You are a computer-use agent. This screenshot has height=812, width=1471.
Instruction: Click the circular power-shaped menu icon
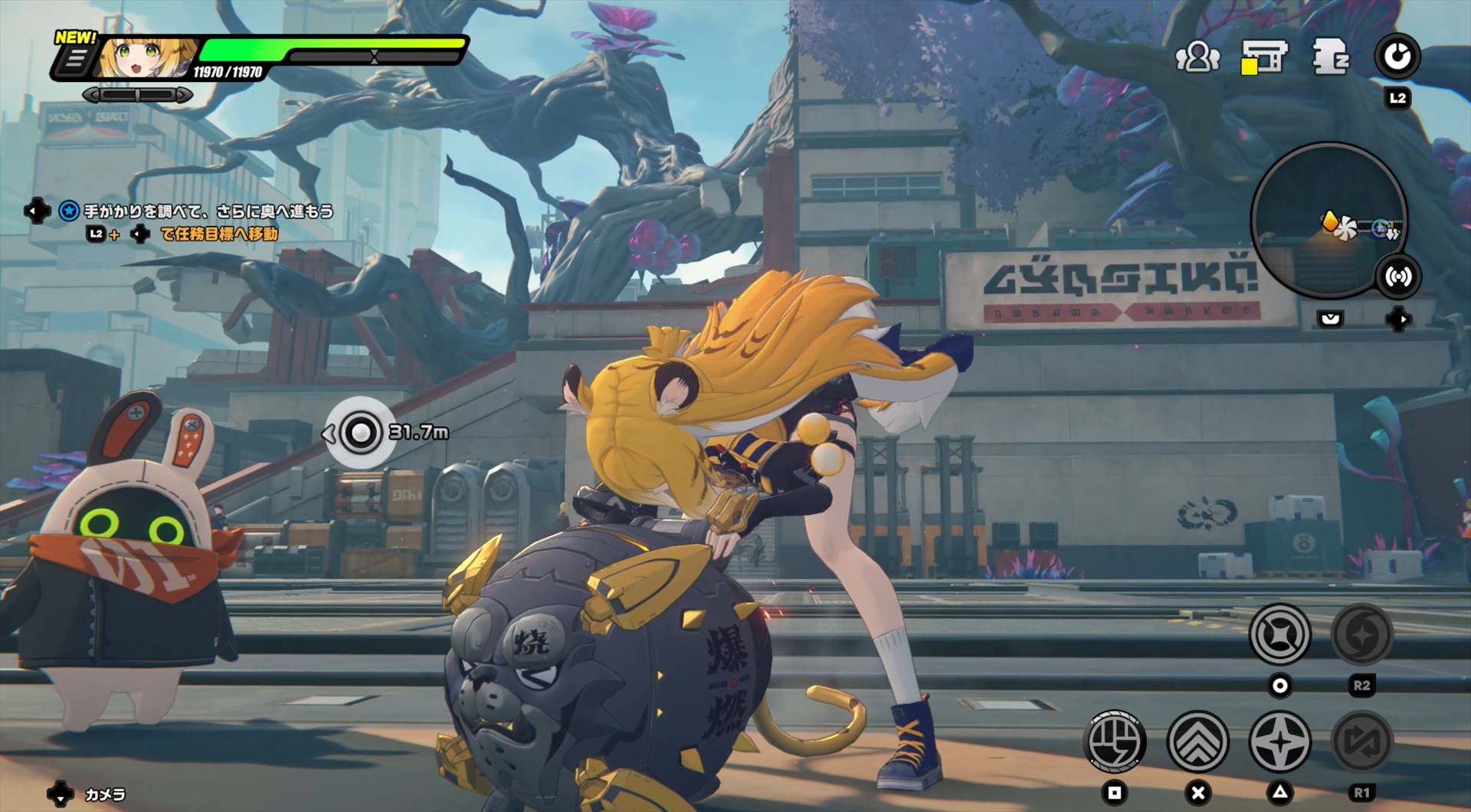pyautogui.click(x=1397, y=57)
